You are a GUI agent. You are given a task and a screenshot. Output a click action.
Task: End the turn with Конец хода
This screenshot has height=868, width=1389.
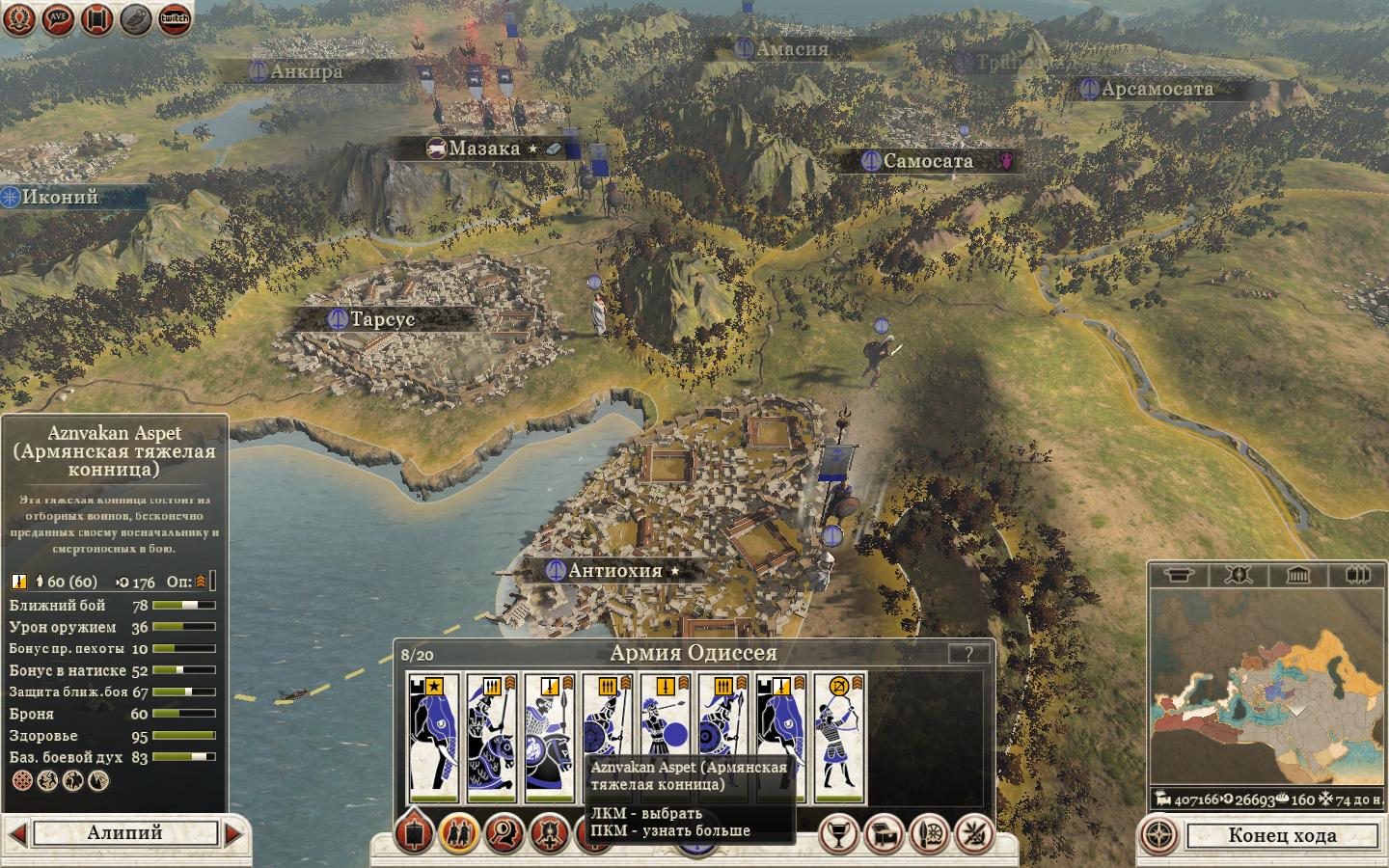tap(1282, 835)
